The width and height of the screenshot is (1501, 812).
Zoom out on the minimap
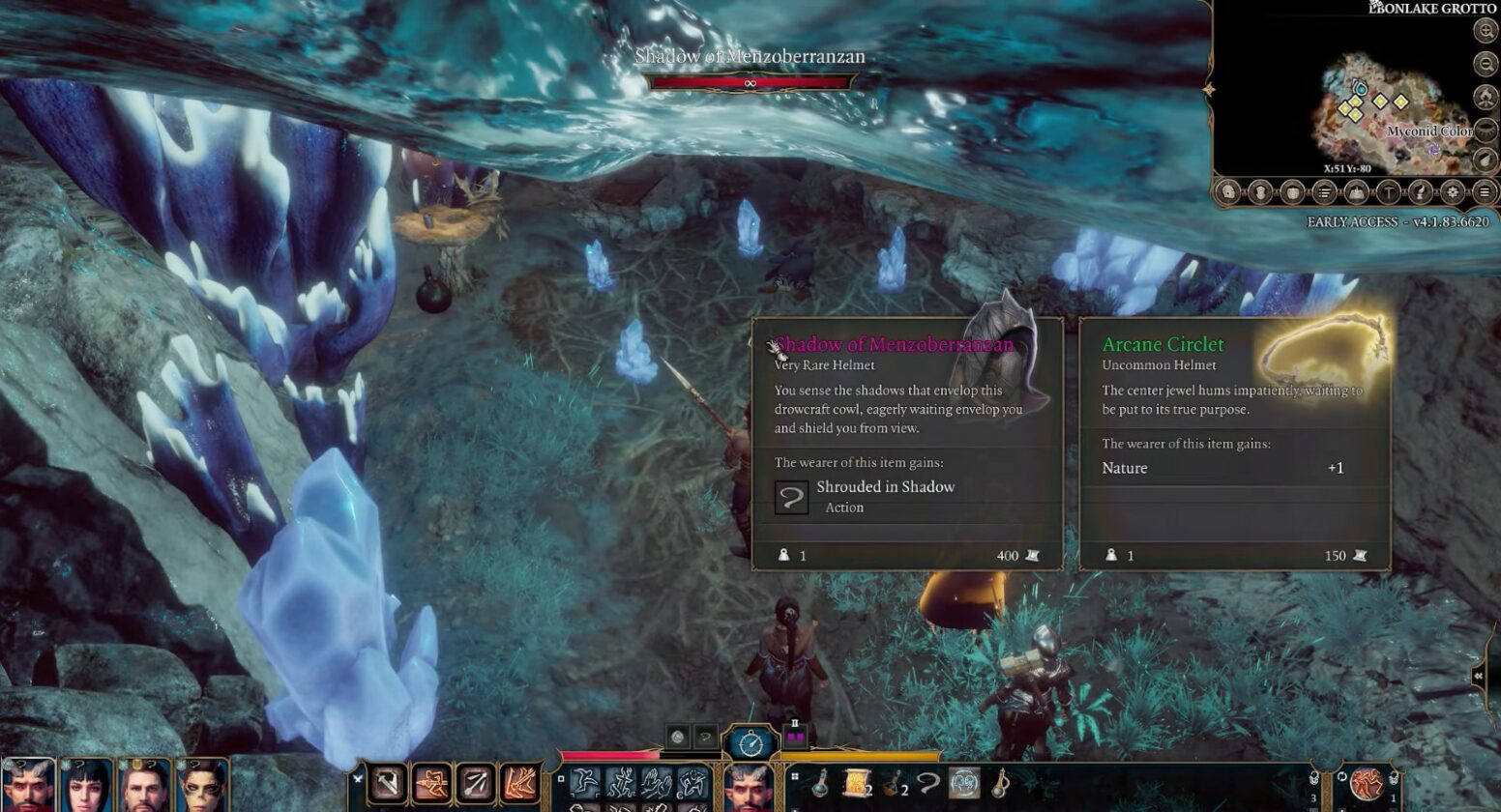[1486, 65]
